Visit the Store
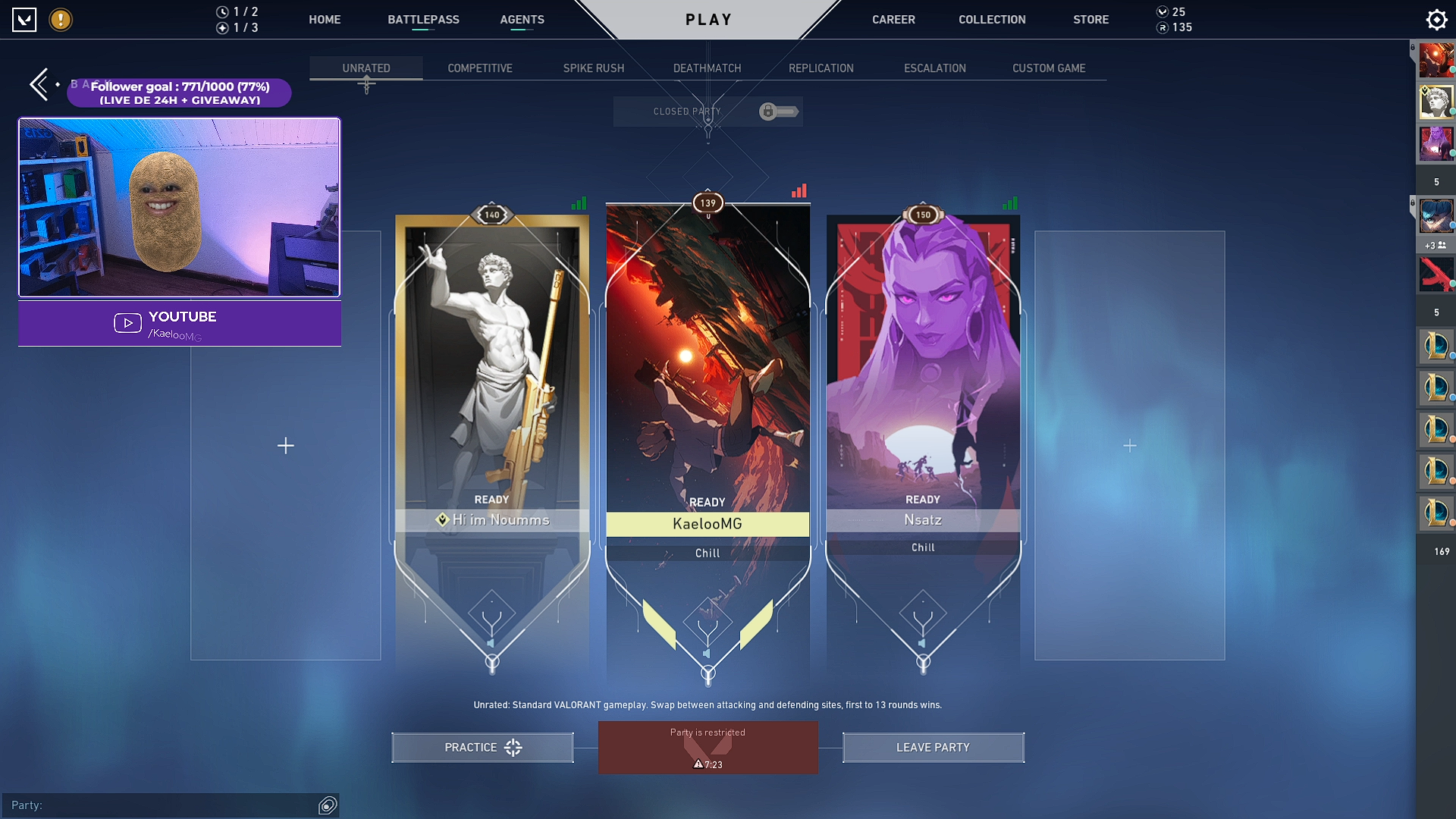Screen dimensions: 1456x819 click(x=1090, y=20)
